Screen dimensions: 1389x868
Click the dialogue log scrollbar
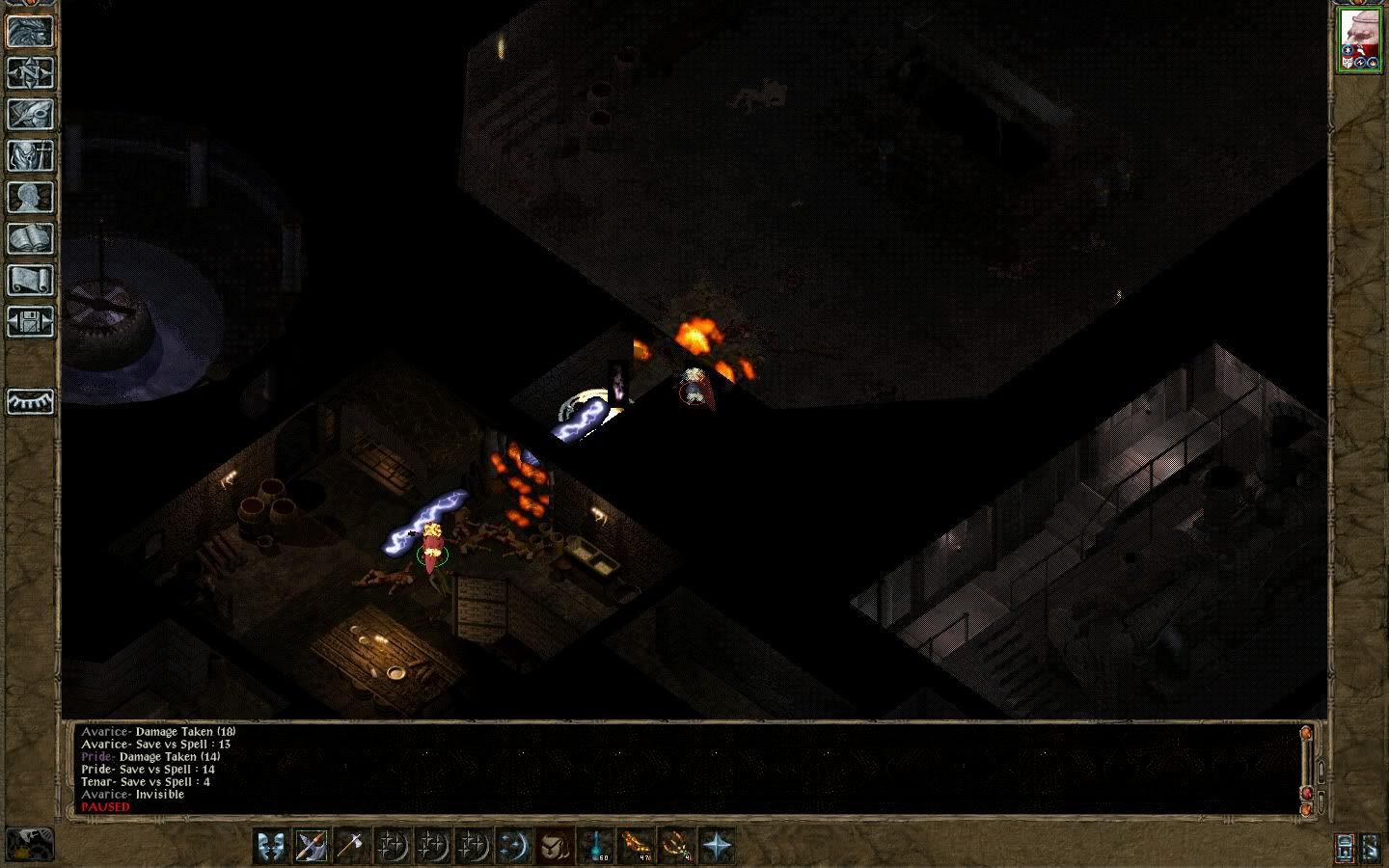[x=1307, y=768]
